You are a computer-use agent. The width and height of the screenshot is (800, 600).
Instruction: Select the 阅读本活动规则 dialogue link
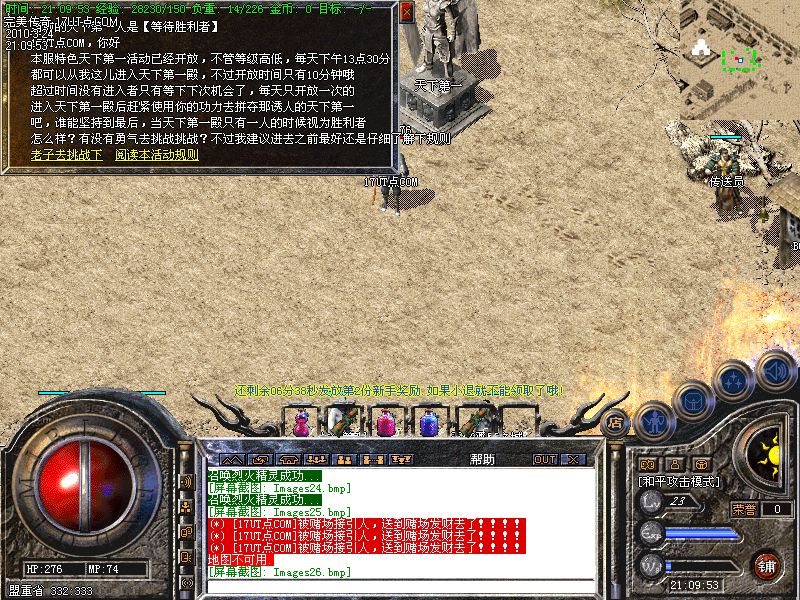click(x=157, y=155)
